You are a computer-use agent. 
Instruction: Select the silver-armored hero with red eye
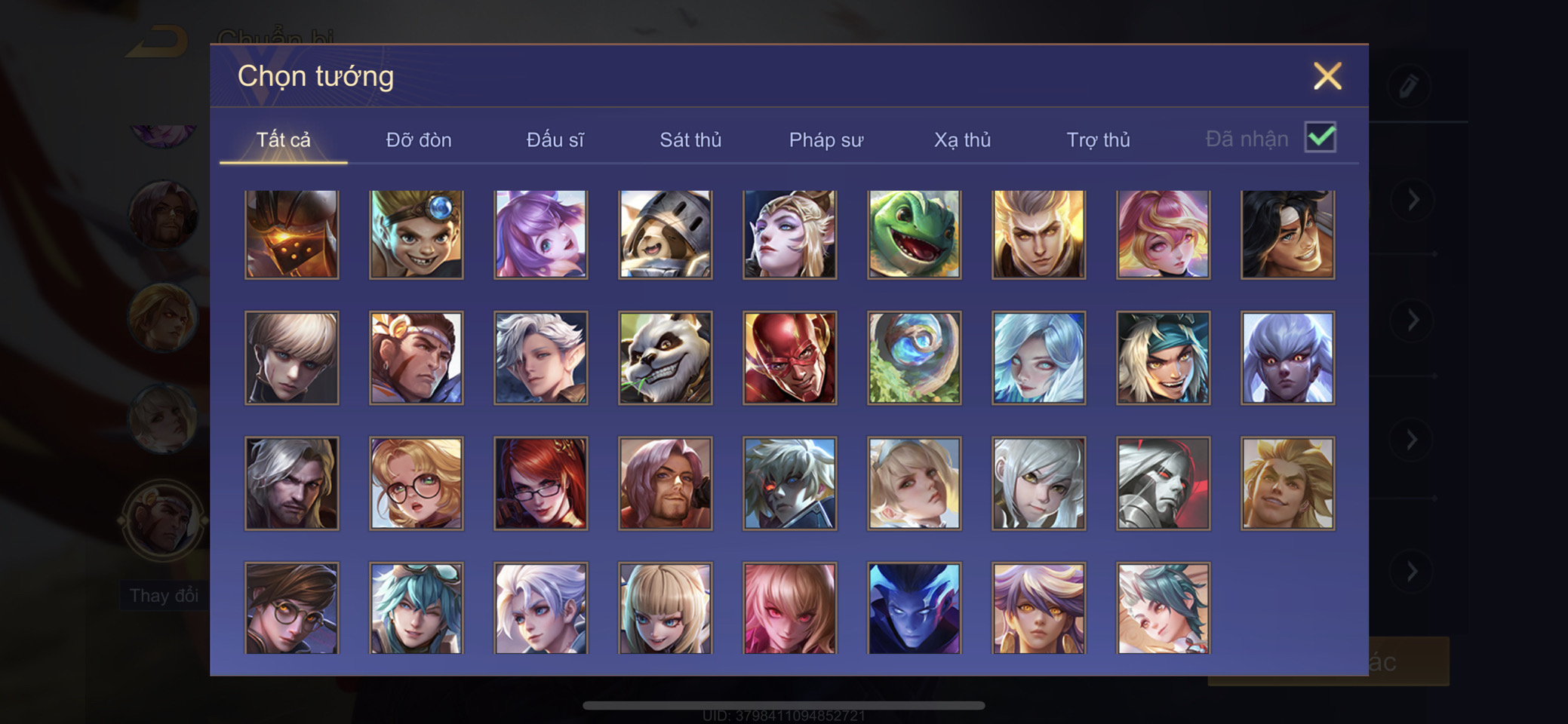pyautogui.click(x=1163, y=483)
